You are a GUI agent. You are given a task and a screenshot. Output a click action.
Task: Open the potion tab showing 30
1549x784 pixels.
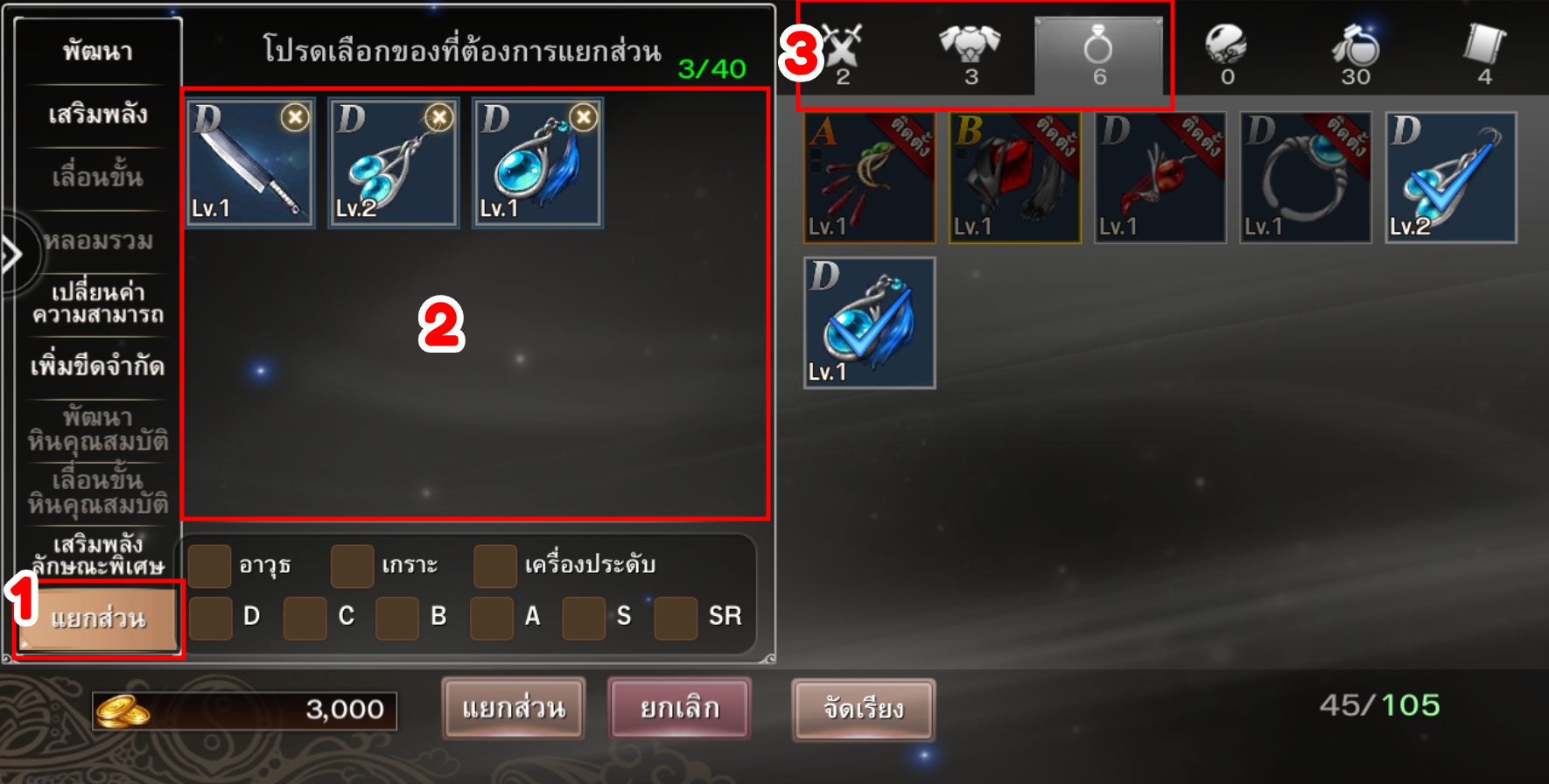(1355, 51)
